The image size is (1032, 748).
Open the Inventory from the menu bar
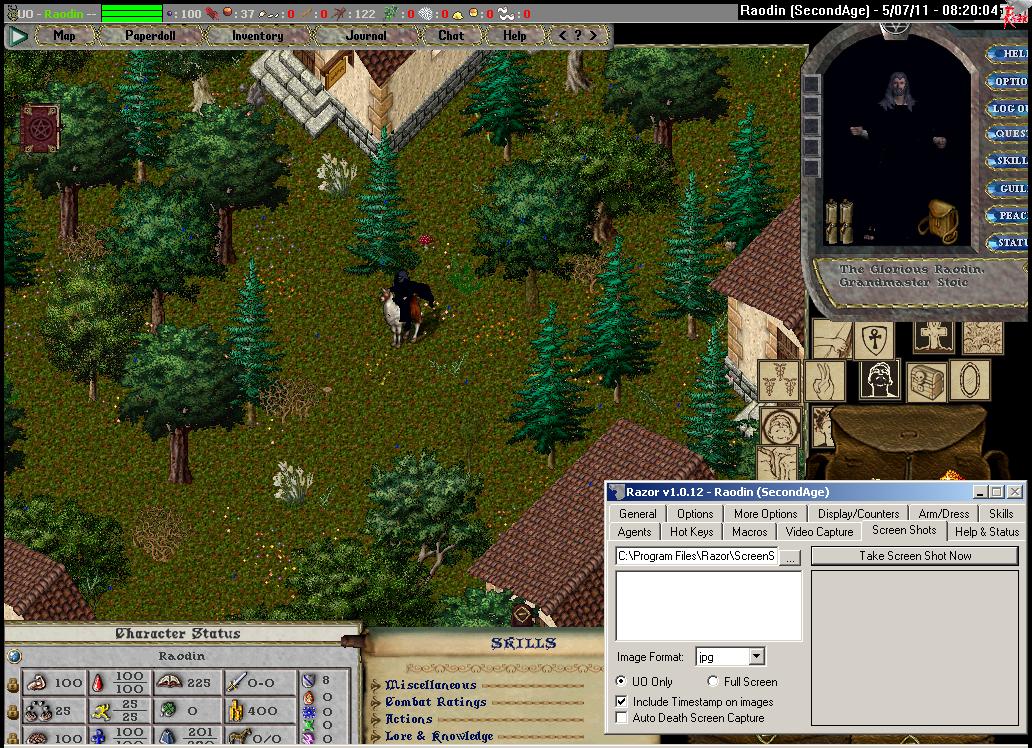257,36
